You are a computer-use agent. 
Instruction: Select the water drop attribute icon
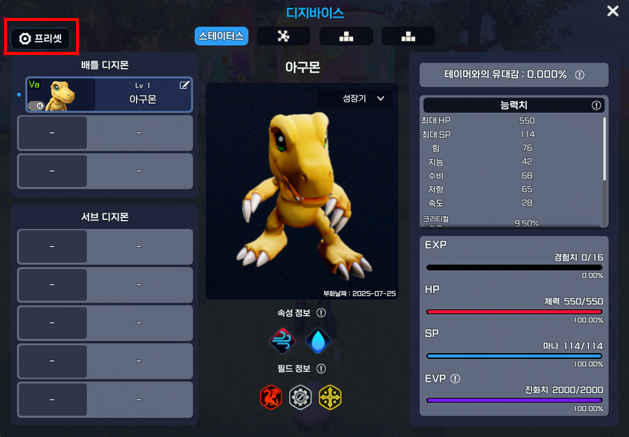pyautogui.click(x=317, y=341)
